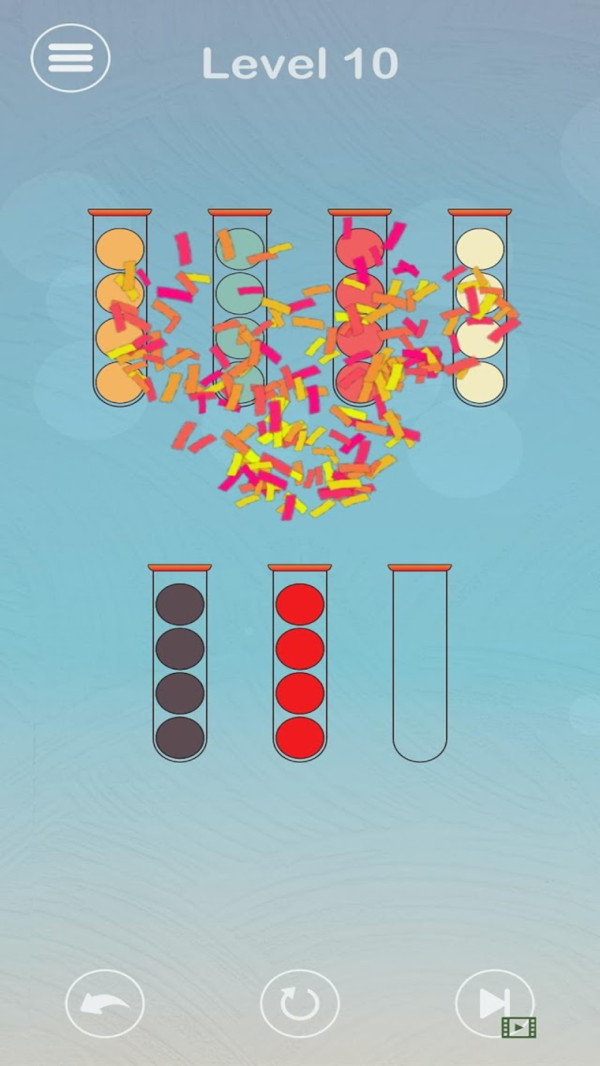The width and height of the screenshot is (600, 1066).
Task: Select the tube of cream balls
Action: pos(480,310)
